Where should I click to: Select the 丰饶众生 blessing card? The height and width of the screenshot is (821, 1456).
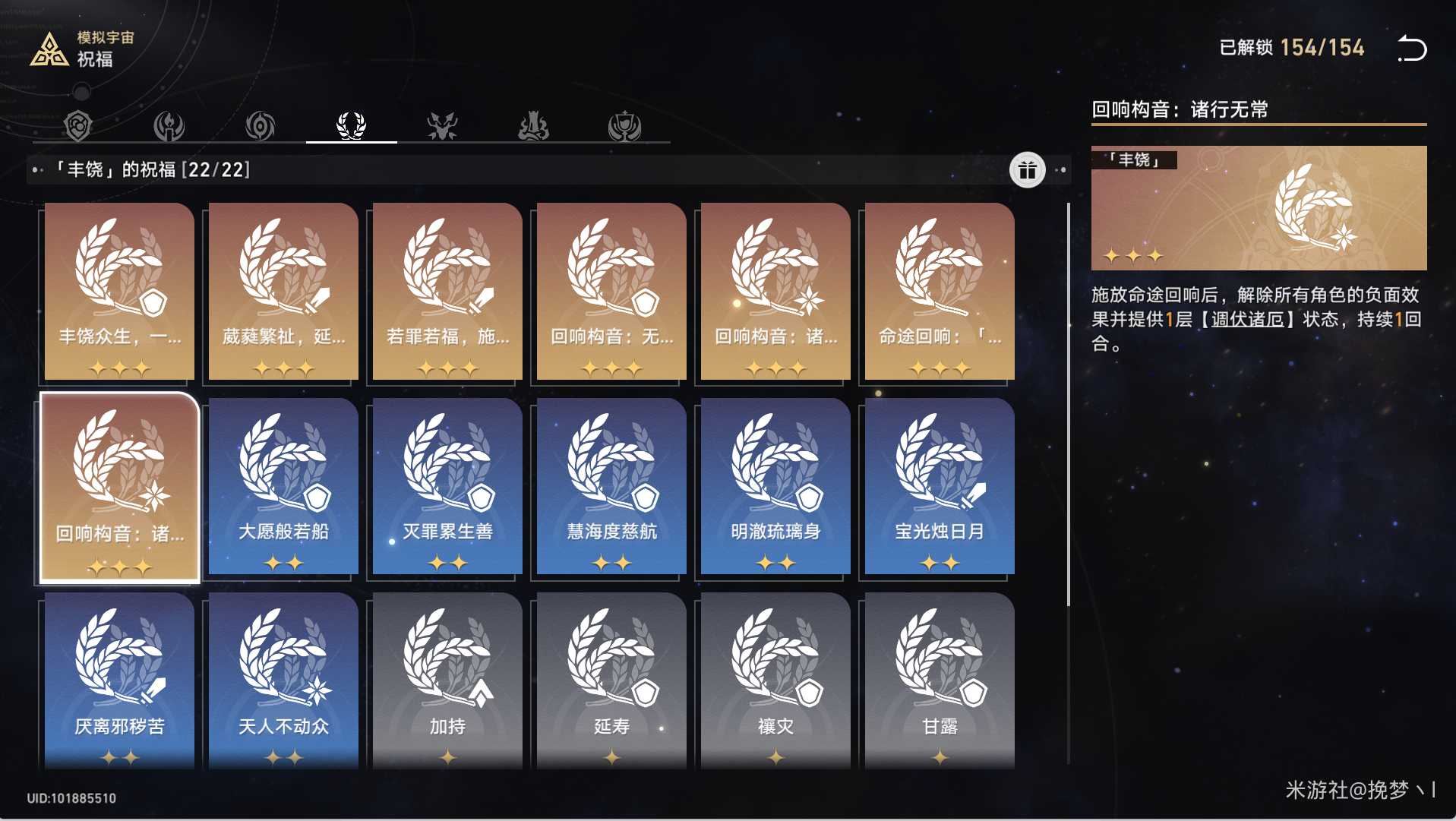coord(119,291)
